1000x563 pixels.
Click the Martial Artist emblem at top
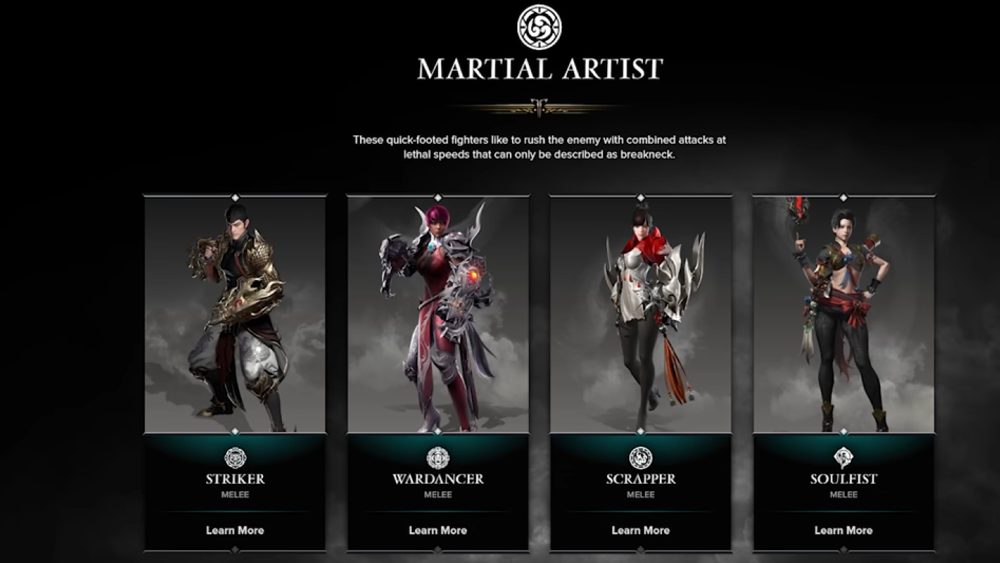click(538, 27)
